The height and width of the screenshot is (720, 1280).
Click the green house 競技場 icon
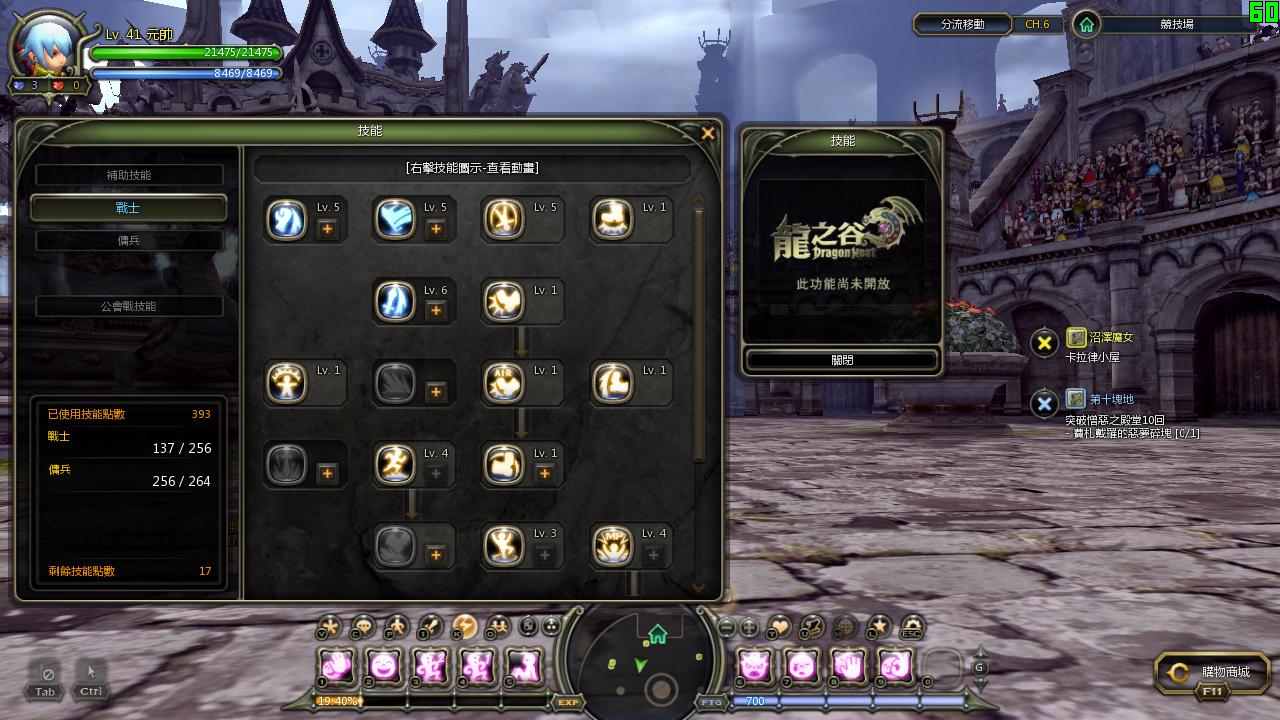[1086, 24]
